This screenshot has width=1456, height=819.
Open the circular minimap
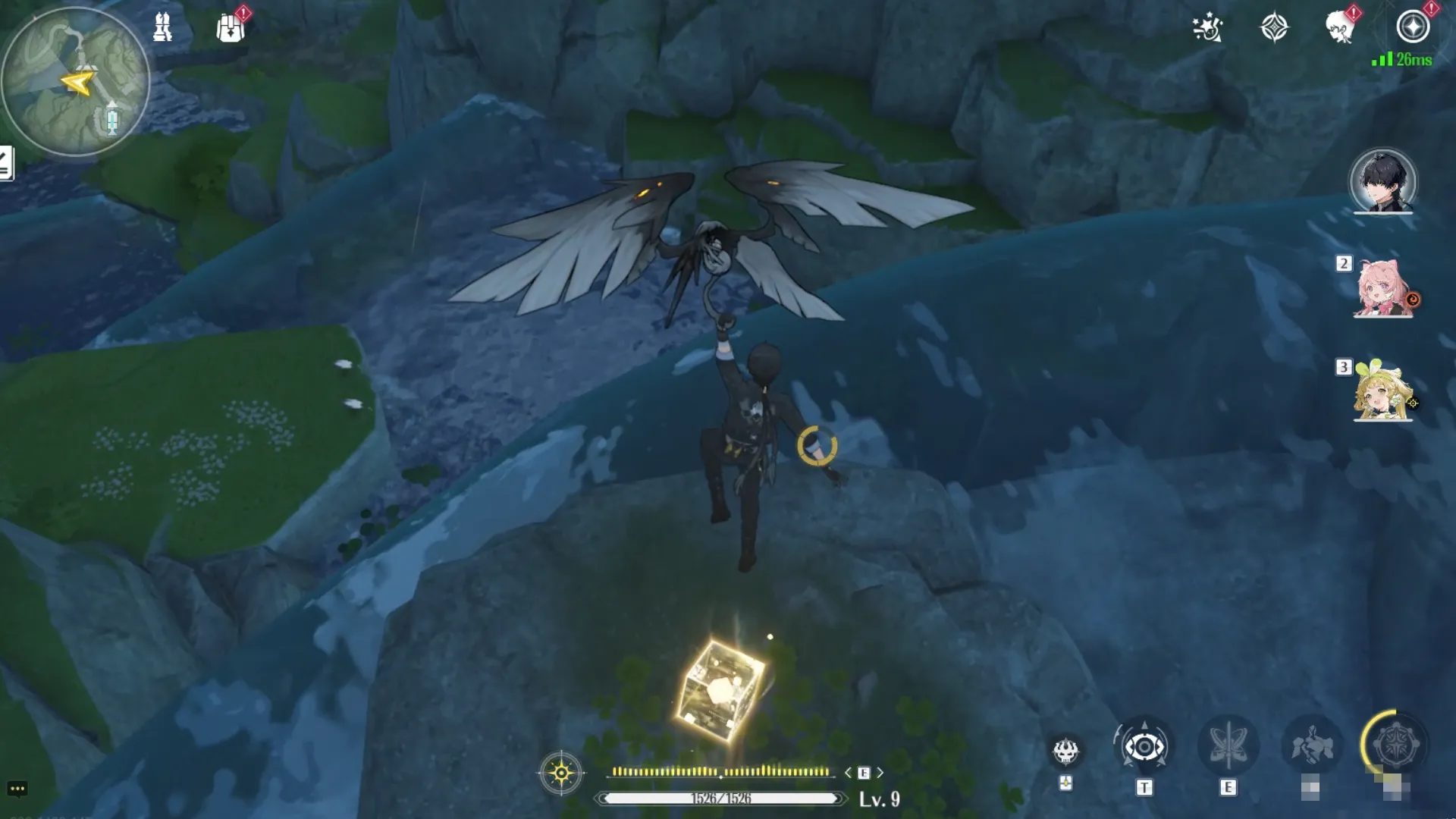(x=74, y=81)
